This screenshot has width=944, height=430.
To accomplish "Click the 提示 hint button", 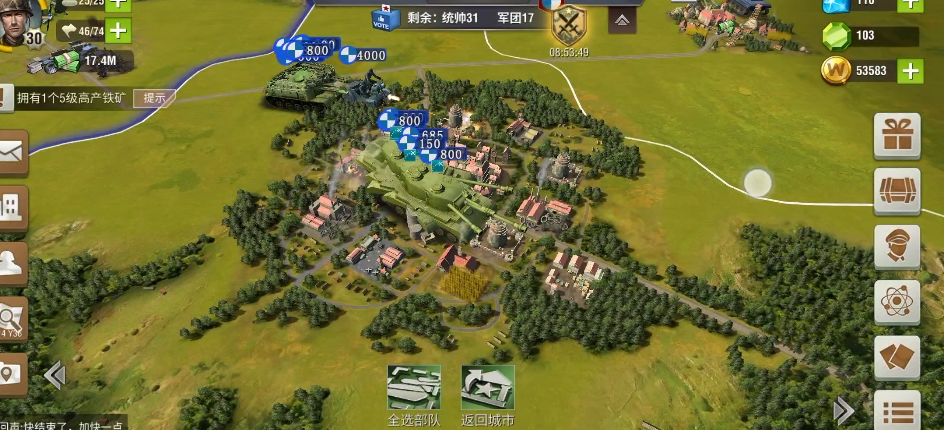I will tap(154, 98).
